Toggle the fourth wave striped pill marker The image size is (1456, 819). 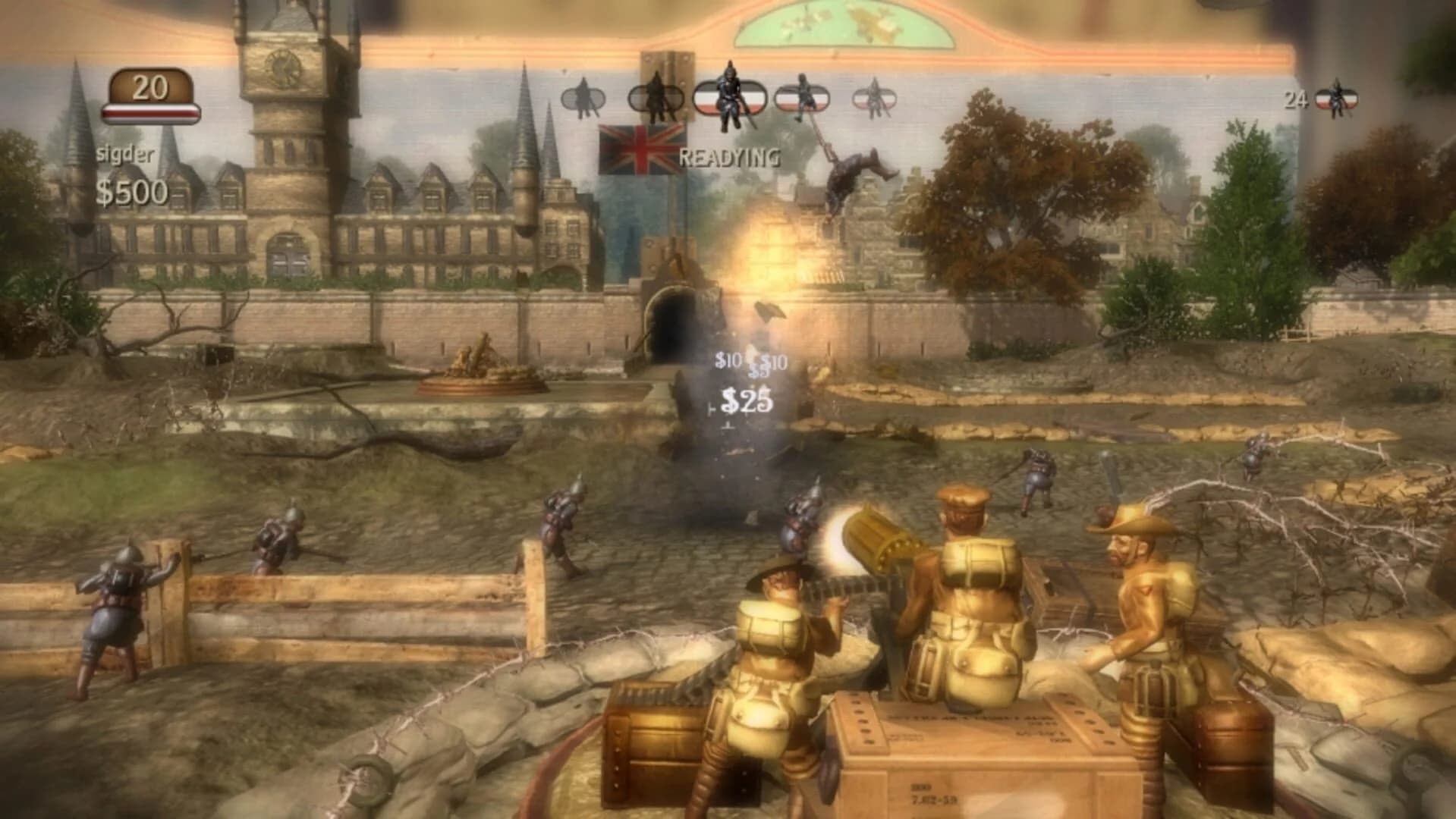802,96
